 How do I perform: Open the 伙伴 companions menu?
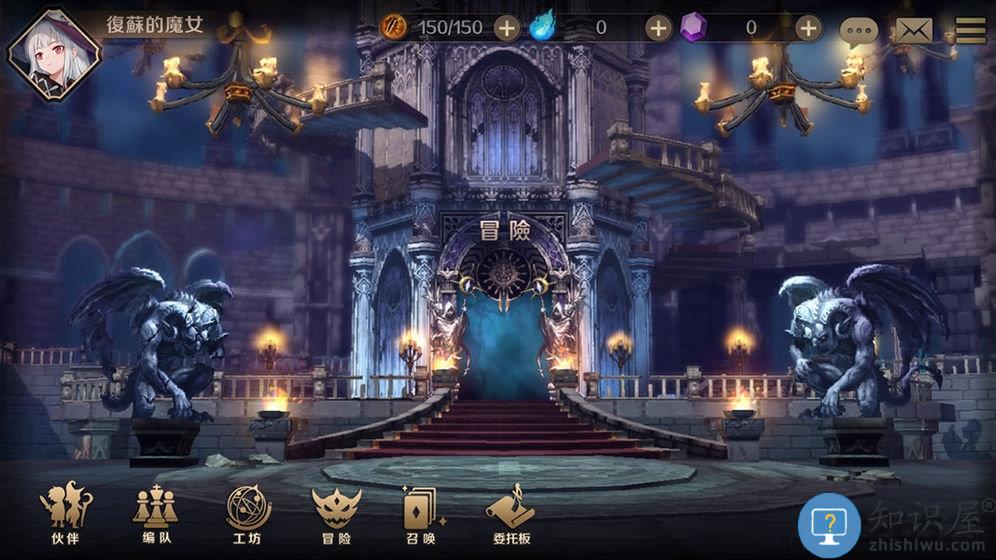[65, 515]
